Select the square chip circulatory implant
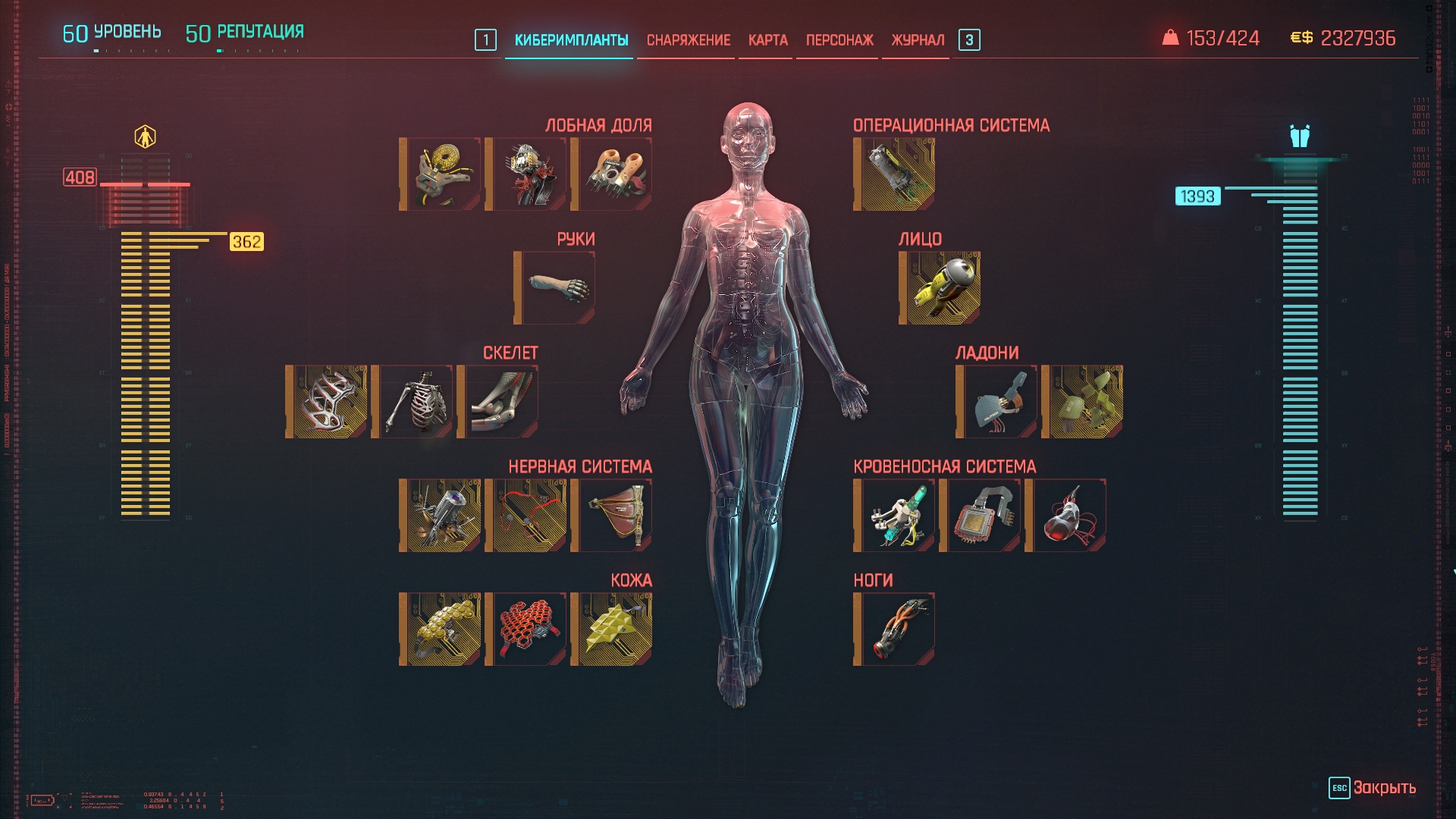The width and height of the screenshot is (1456, 819). (981, 516)
